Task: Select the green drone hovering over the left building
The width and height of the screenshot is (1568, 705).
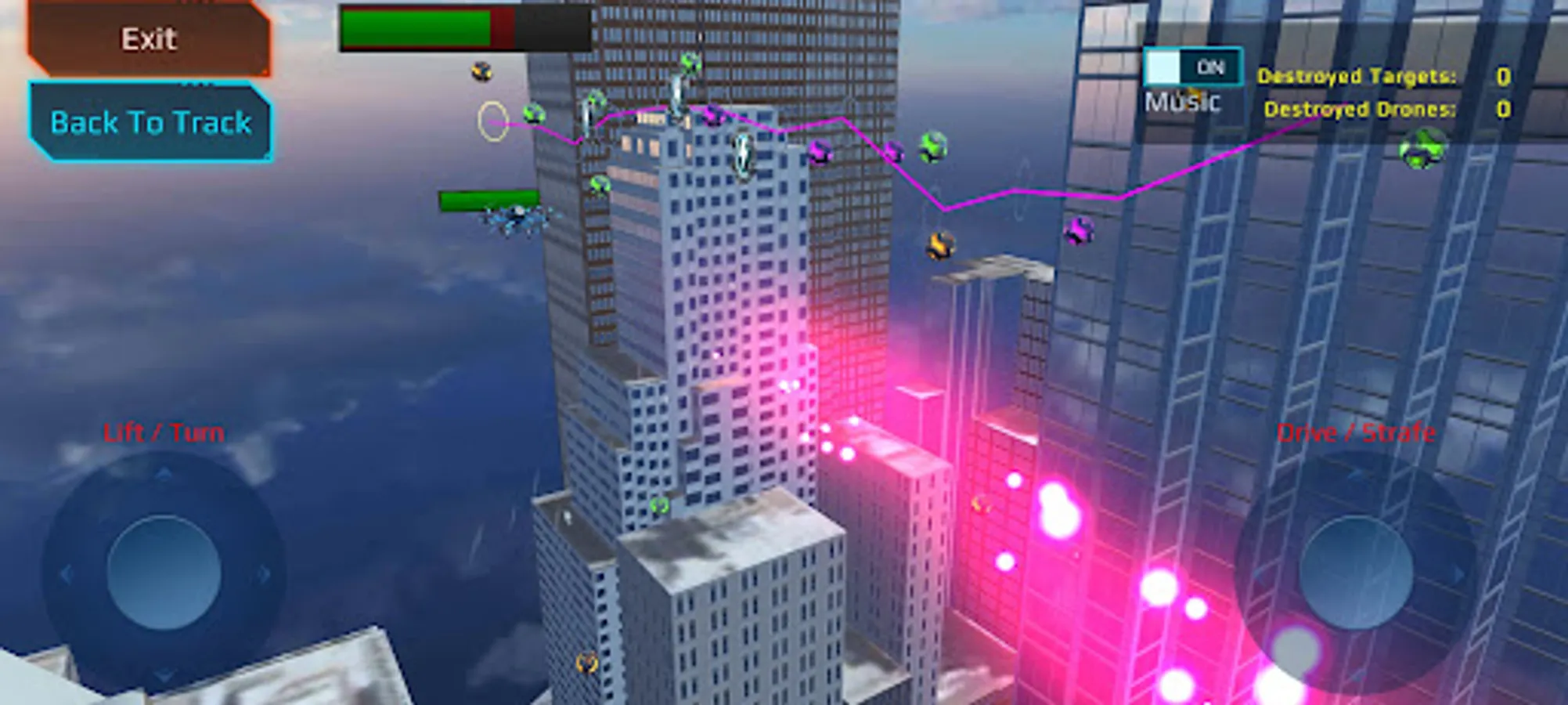Action: pyautogui.click(x=599, y=186)
